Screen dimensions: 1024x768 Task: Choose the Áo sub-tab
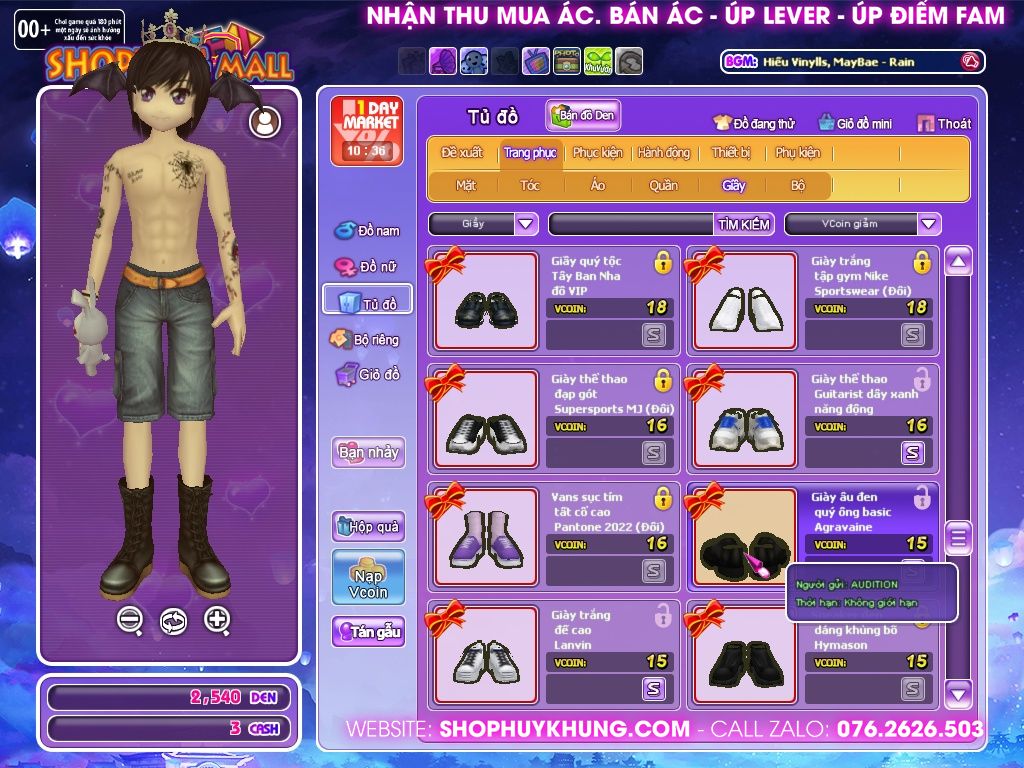pyautogui.click(x=598, y=185)
